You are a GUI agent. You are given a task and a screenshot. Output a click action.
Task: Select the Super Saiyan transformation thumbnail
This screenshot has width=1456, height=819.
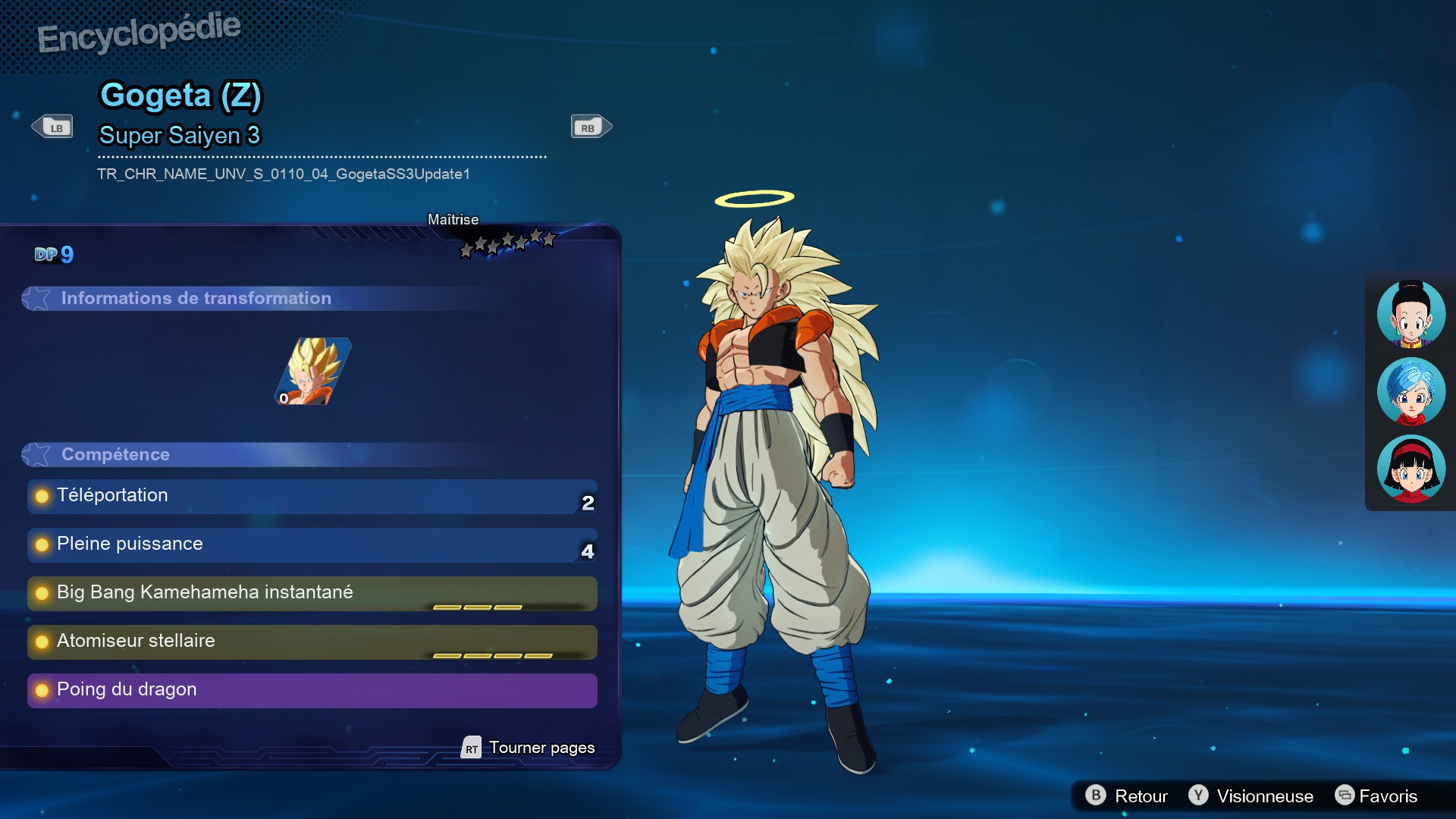coord(312,372)
